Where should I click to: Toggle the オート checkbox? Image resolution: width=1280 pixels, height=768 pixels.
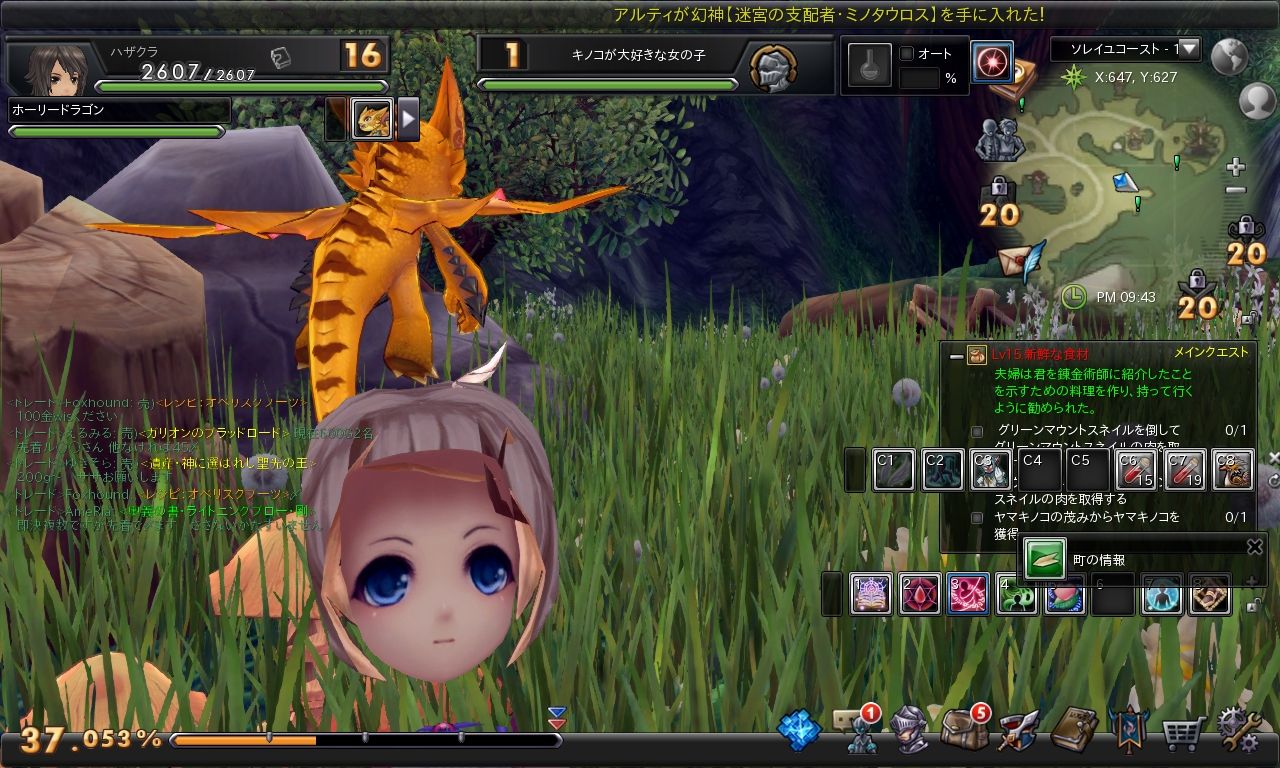click(907, 54)
